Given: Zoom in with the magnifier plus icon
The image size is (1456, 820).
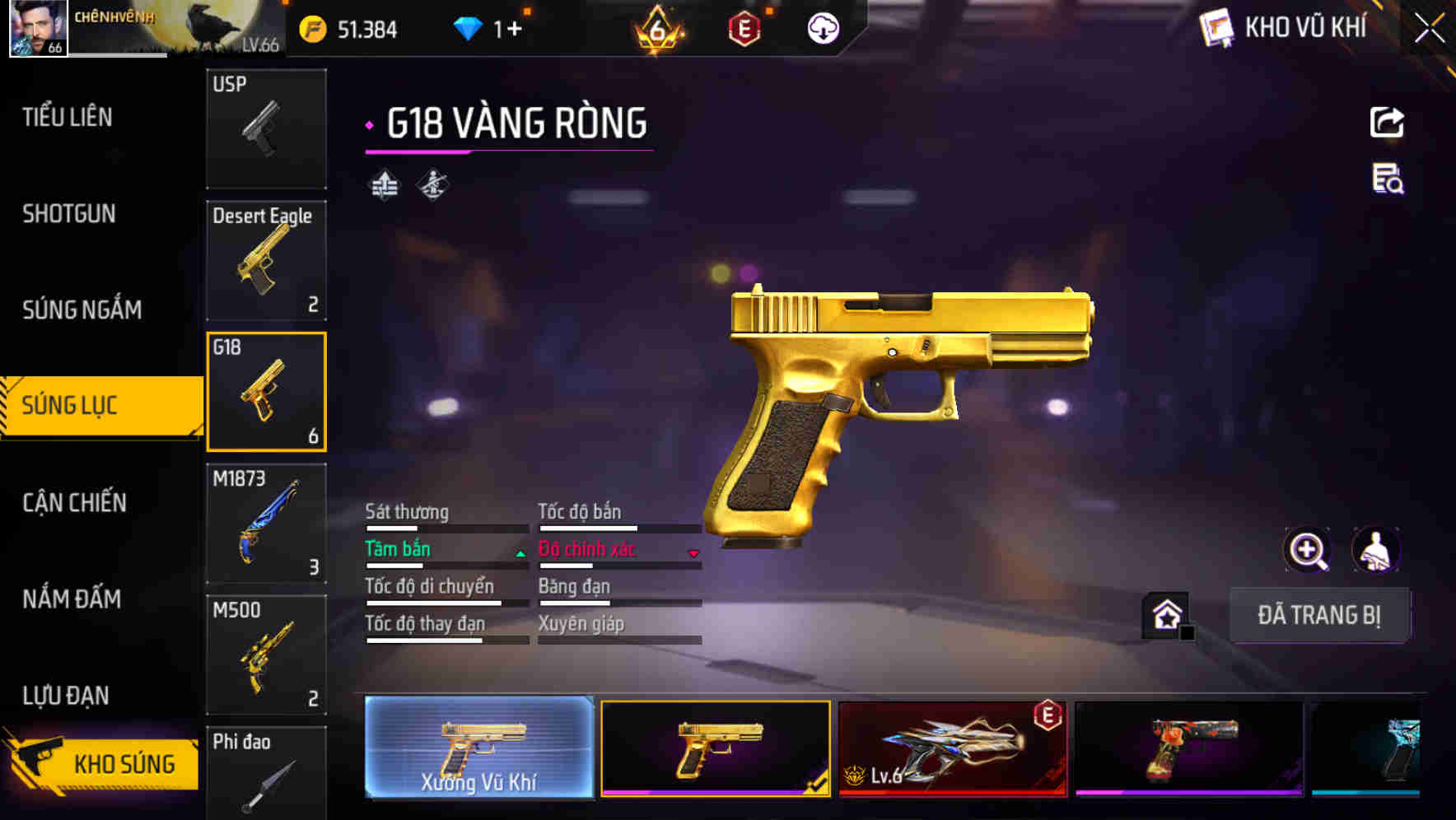Looking at the screenshot, I should [x=1307, y=549].
